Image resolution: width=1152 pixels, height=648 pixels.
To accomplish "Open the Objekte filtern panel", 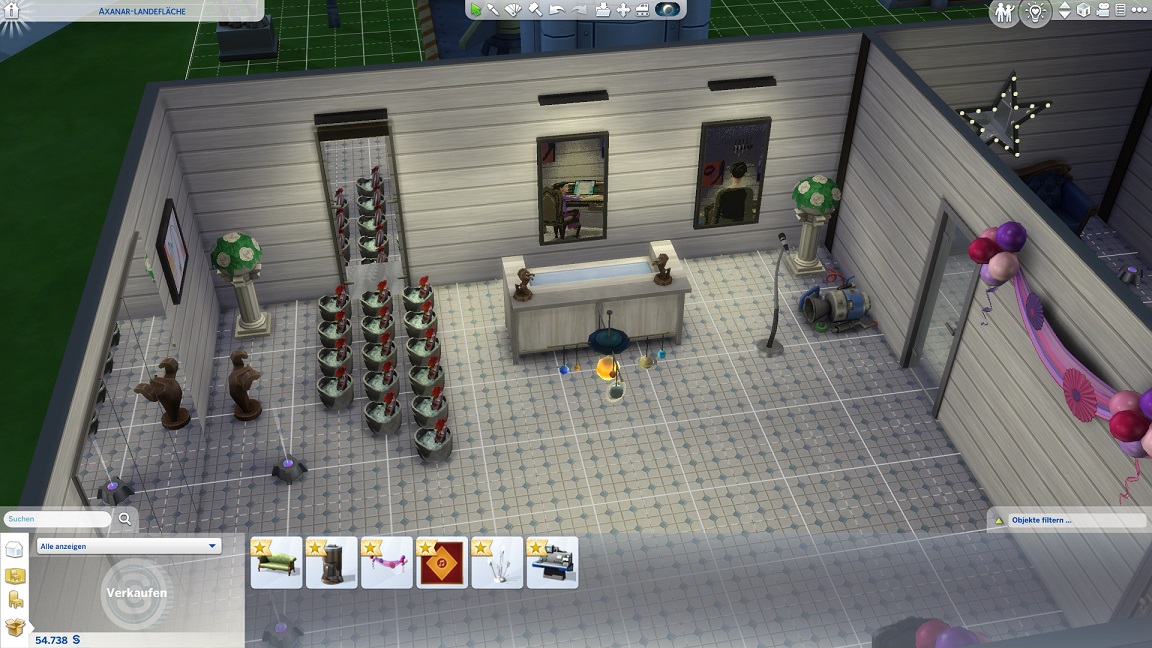I will pos(1067,520).
